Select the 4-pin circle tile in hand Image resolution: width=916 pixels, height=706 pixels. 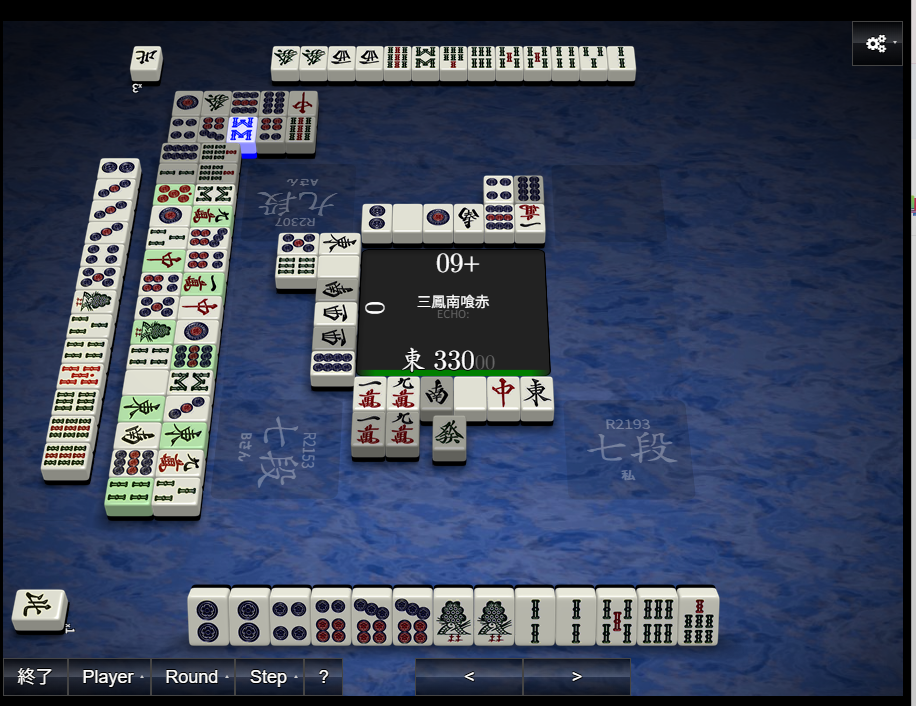290,616
